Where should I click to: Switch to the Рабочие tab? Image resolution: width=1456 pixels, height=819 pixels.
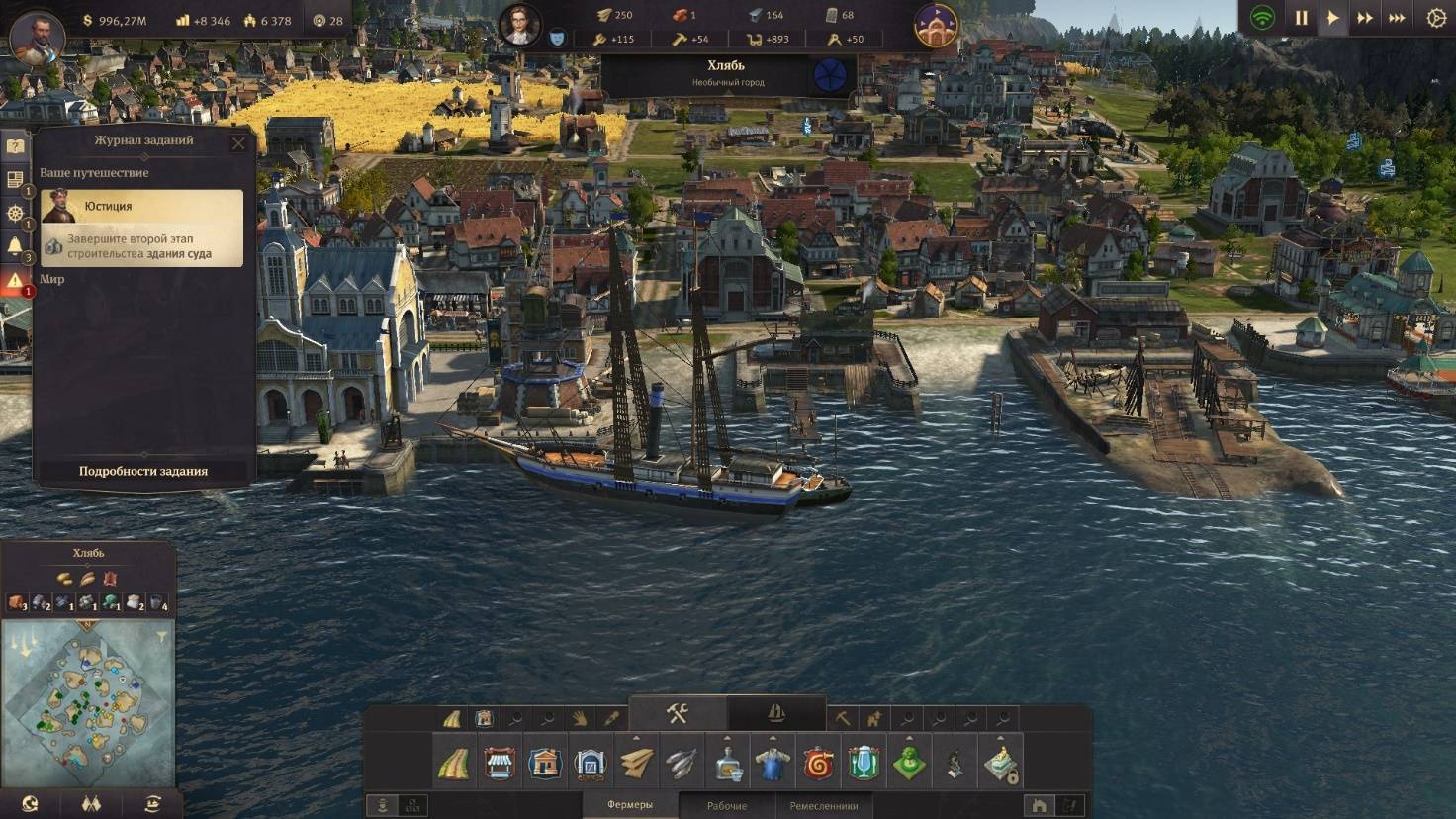727,805
